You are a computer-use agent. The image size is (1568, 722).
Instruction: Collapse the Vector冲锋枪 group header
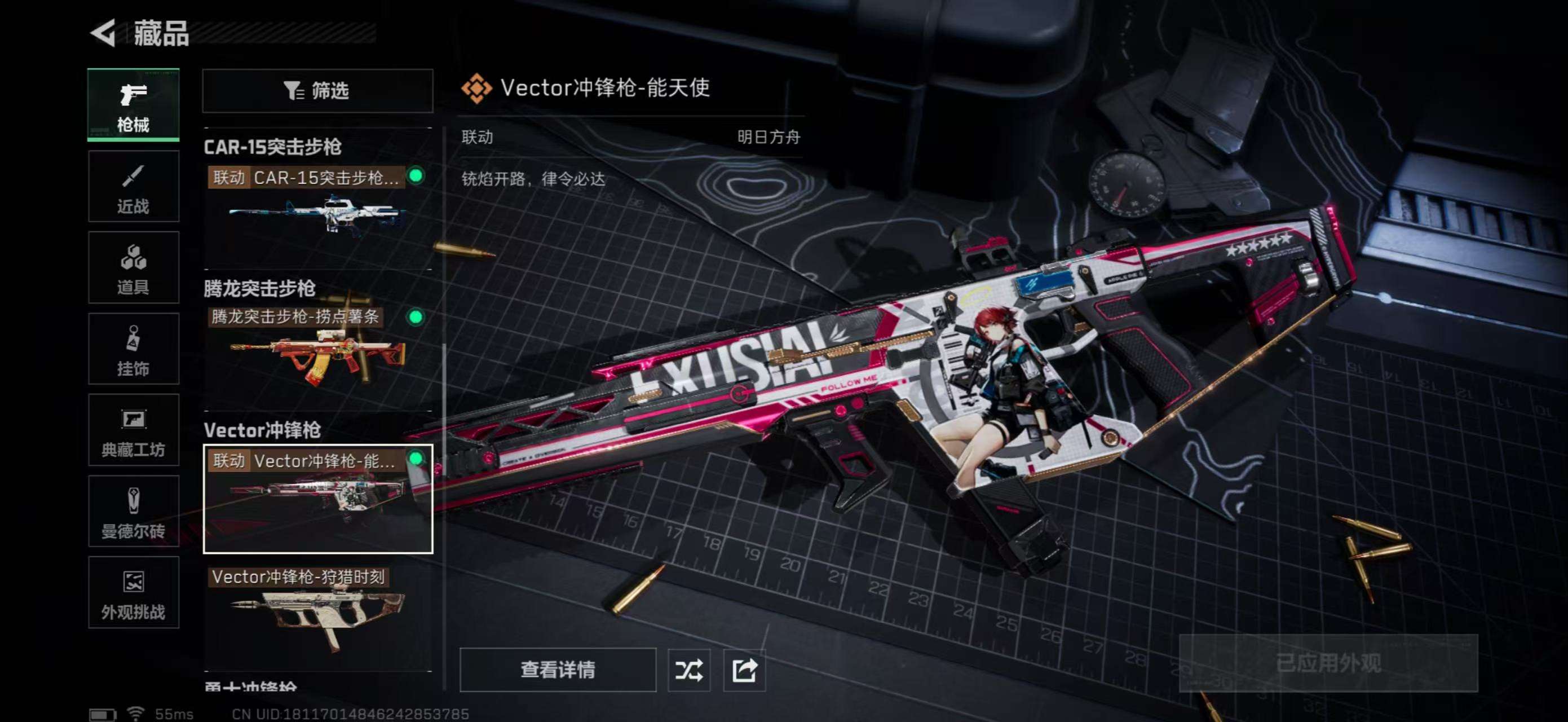point(262,431)
